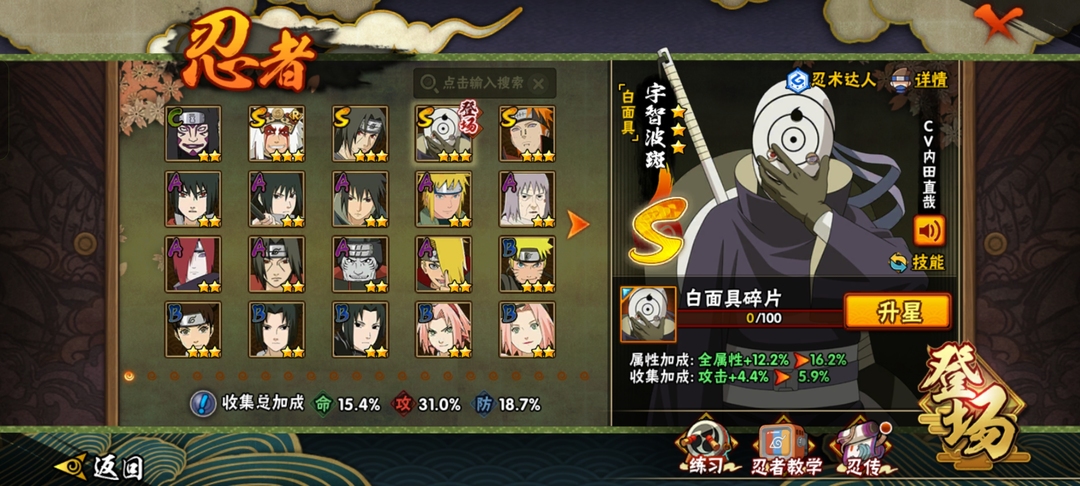Clear the search box with its X
The height and width of the screenshot is (486, 1080).
(540, 83)
